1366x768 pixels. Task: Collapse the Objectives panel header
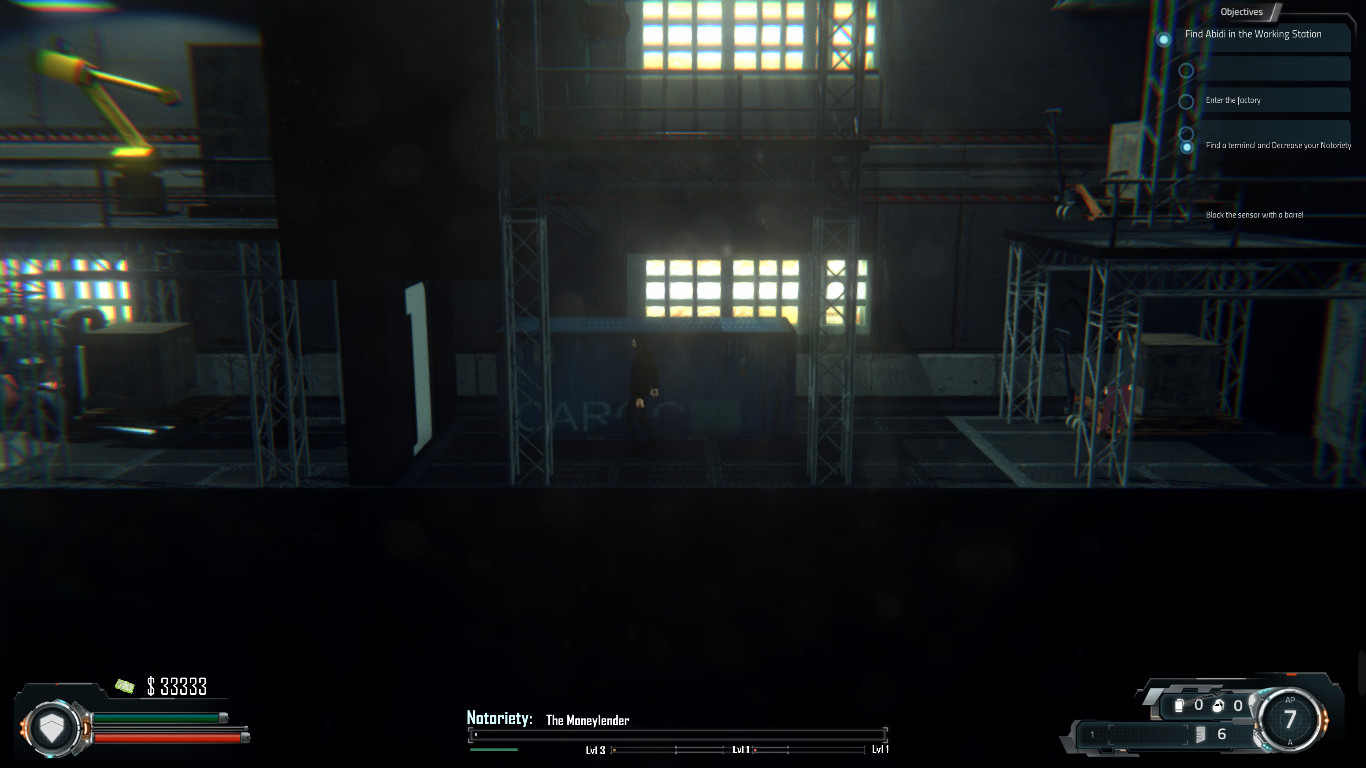[1242, 11]
